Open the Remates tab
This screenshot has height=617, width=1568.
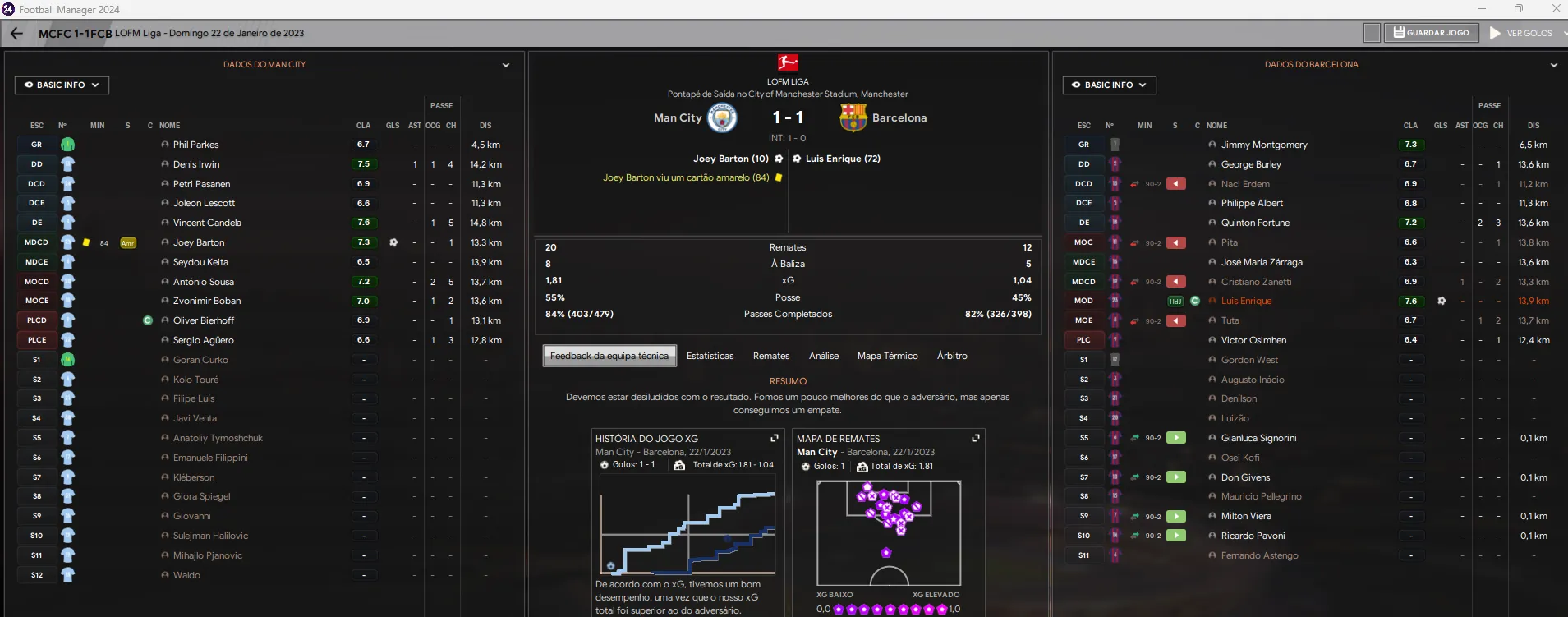point(771,356)
